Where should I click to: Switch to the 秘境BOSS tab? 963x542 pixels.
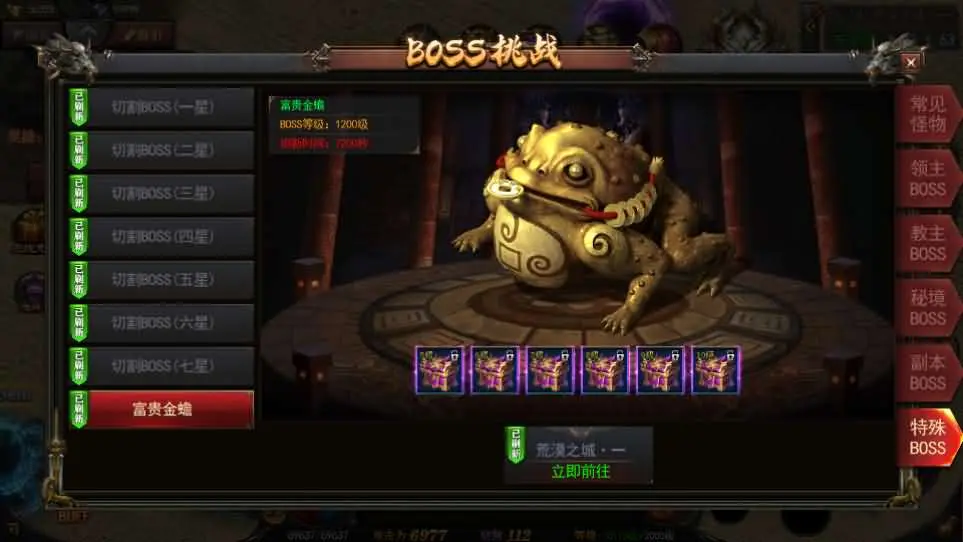[927, 308]
